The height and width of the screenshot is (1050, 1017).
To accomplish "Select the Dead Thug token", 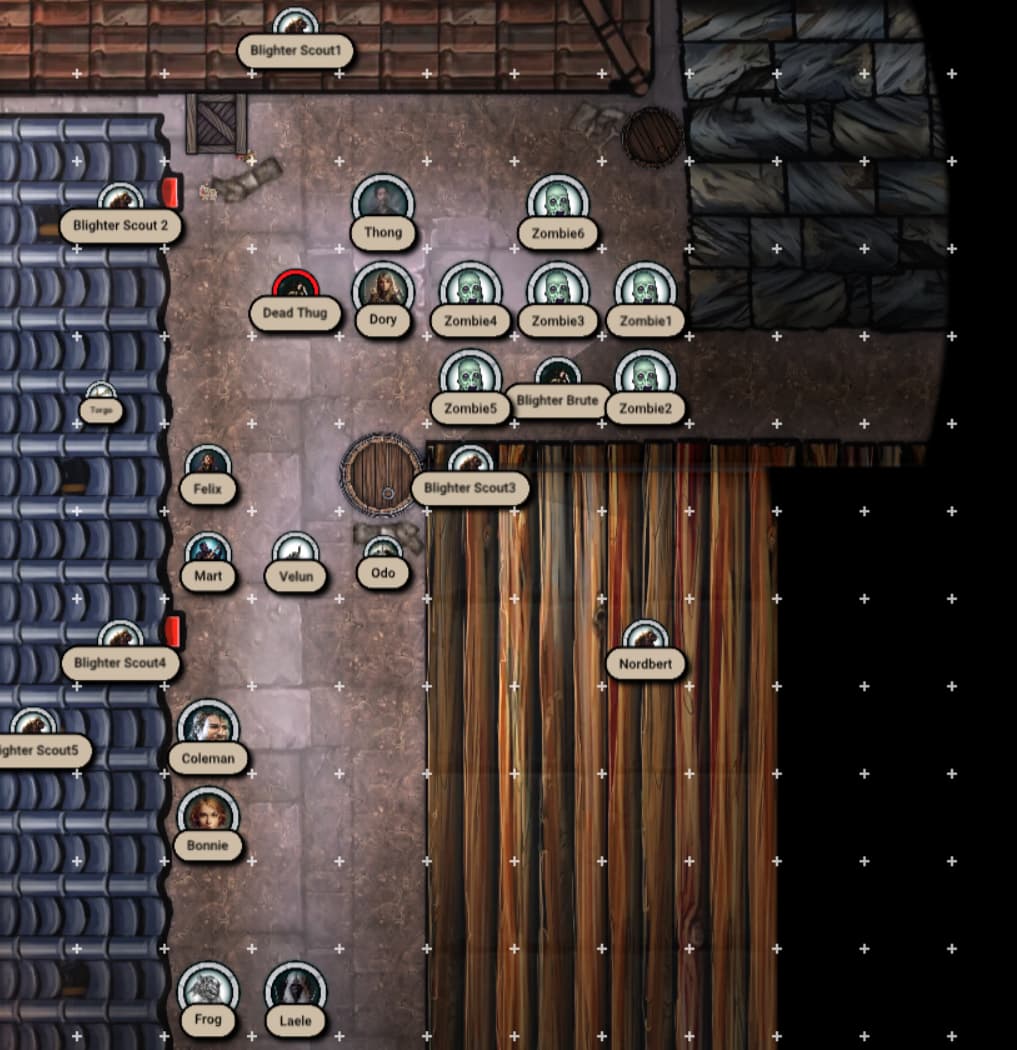I will (295, 289).
